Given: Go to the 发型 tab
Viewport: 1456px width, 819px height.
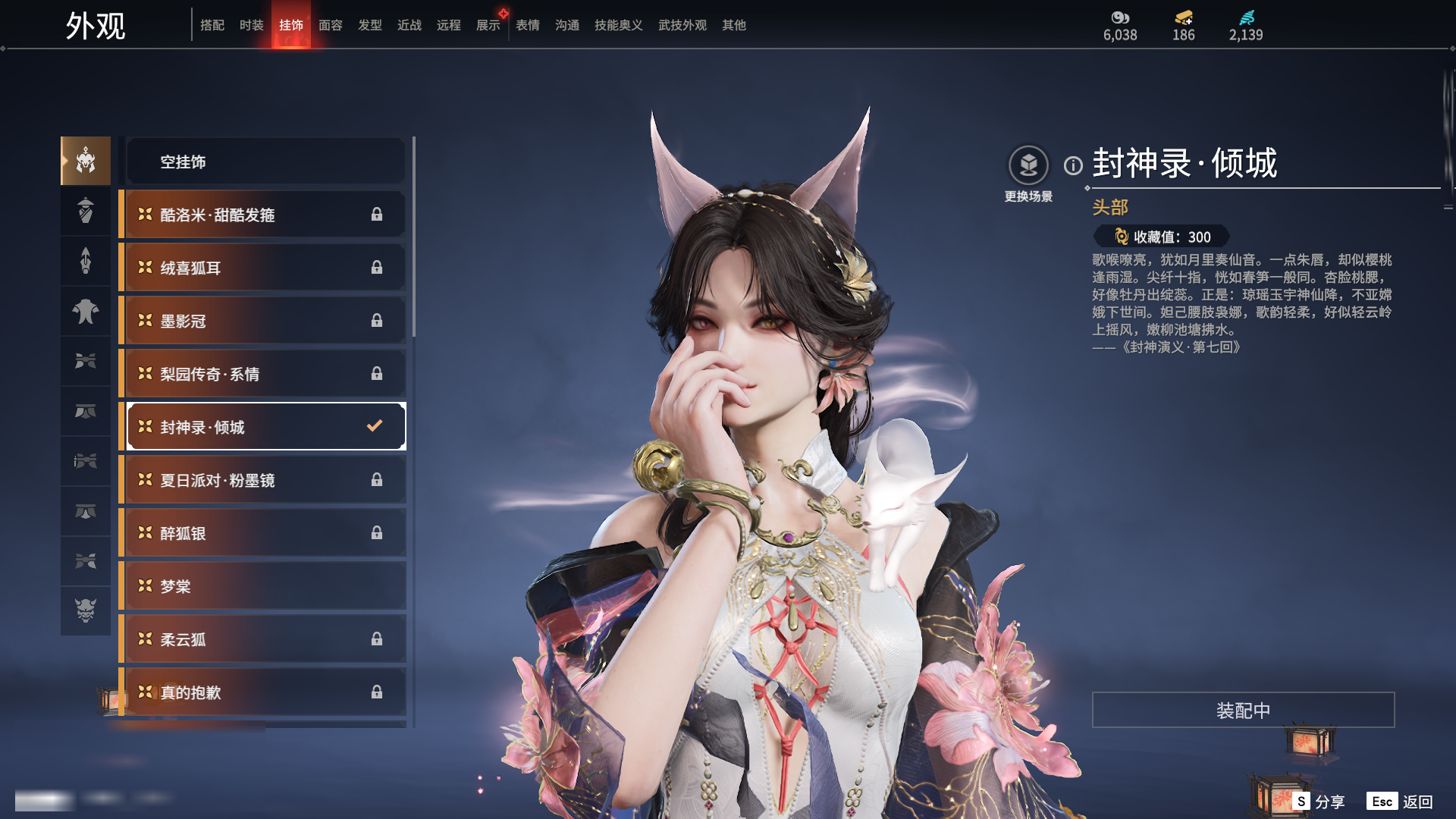Looking at the screenshot, I should click(x=370, y=25).
